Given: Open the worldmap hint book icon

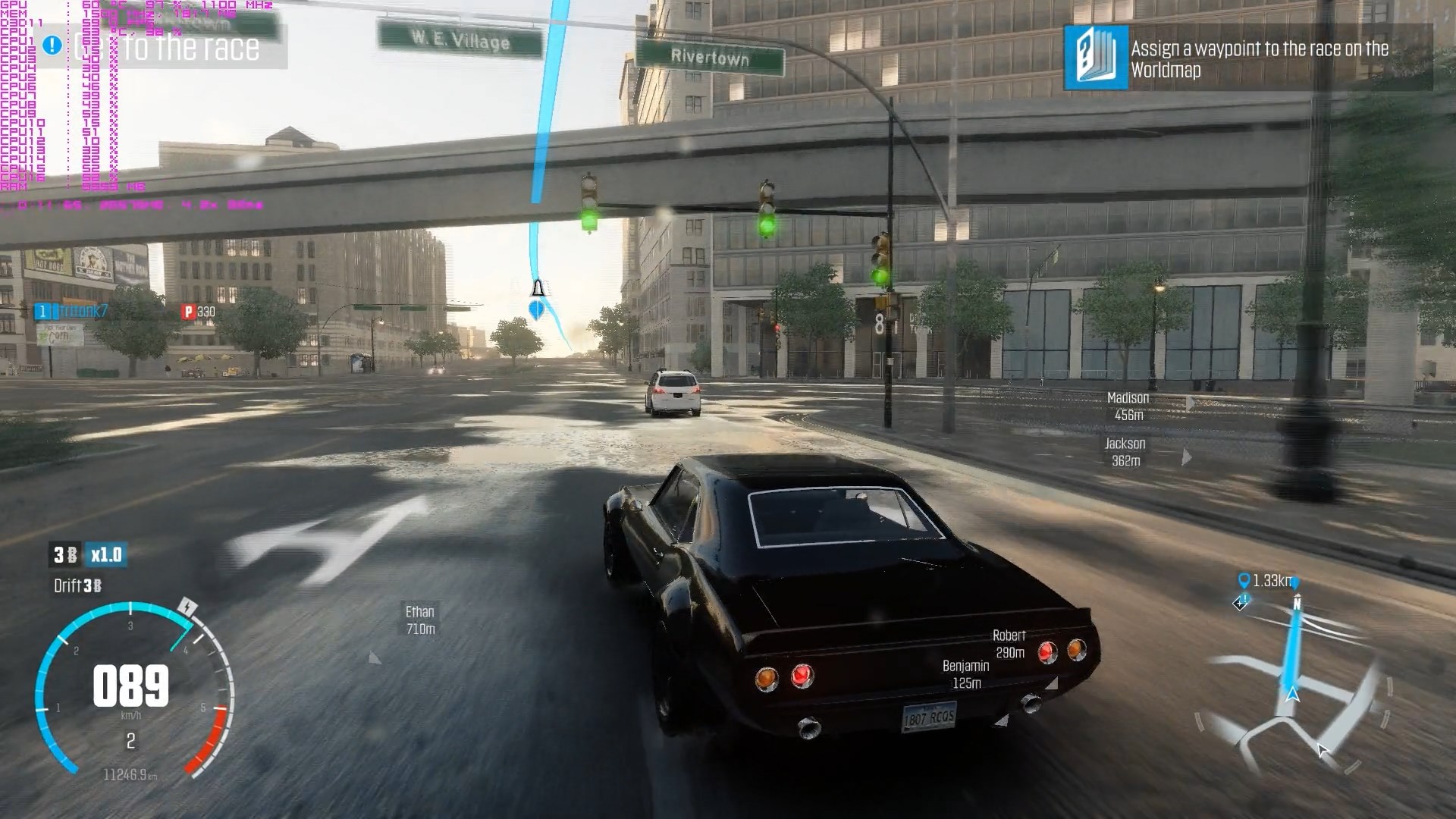Looking at the screenshot, I should coord(1096,58).
